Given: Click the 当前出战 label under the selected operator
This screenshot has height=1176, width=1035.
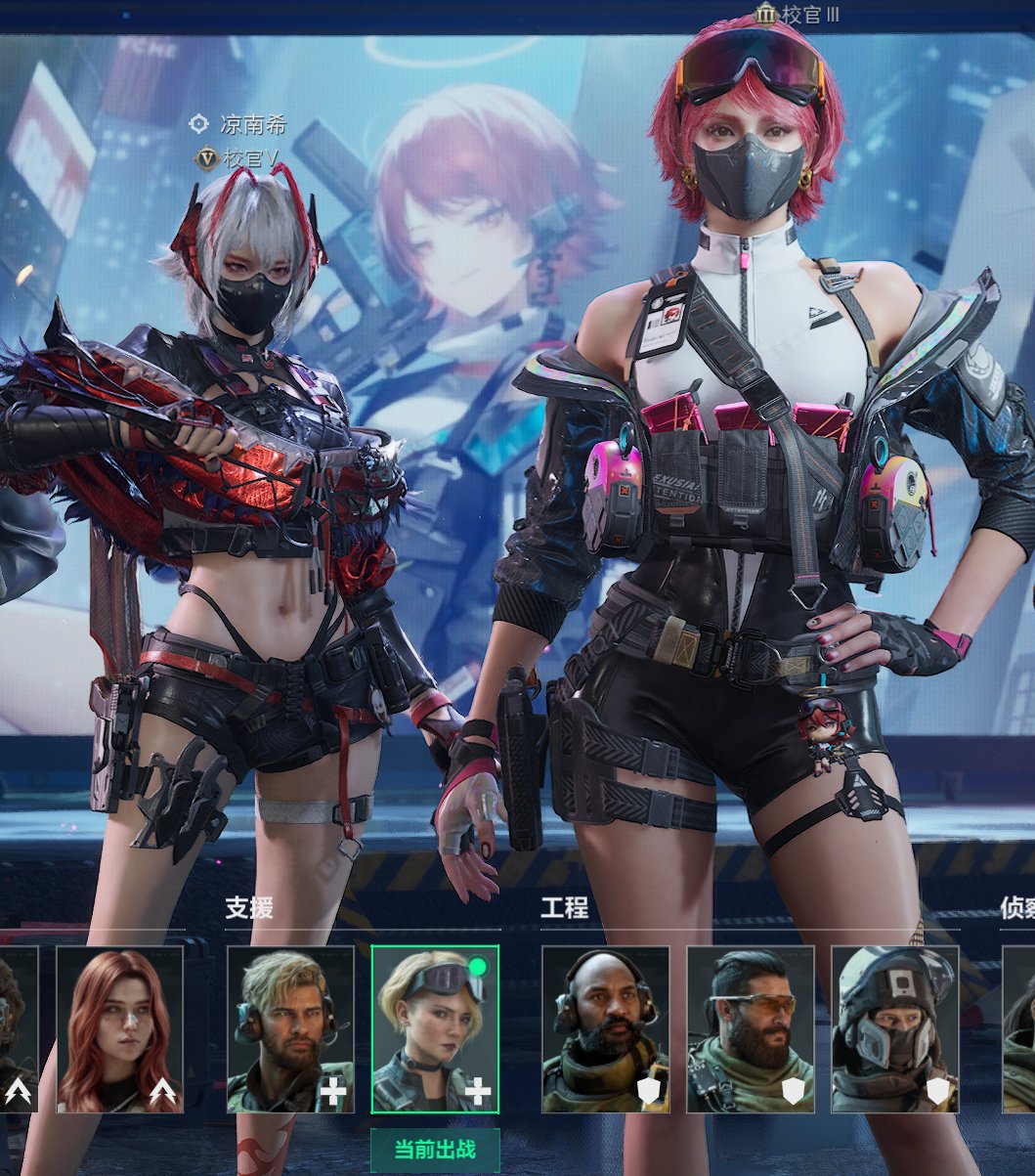Looking at the screenshot, I should (x=435, y=1150).
